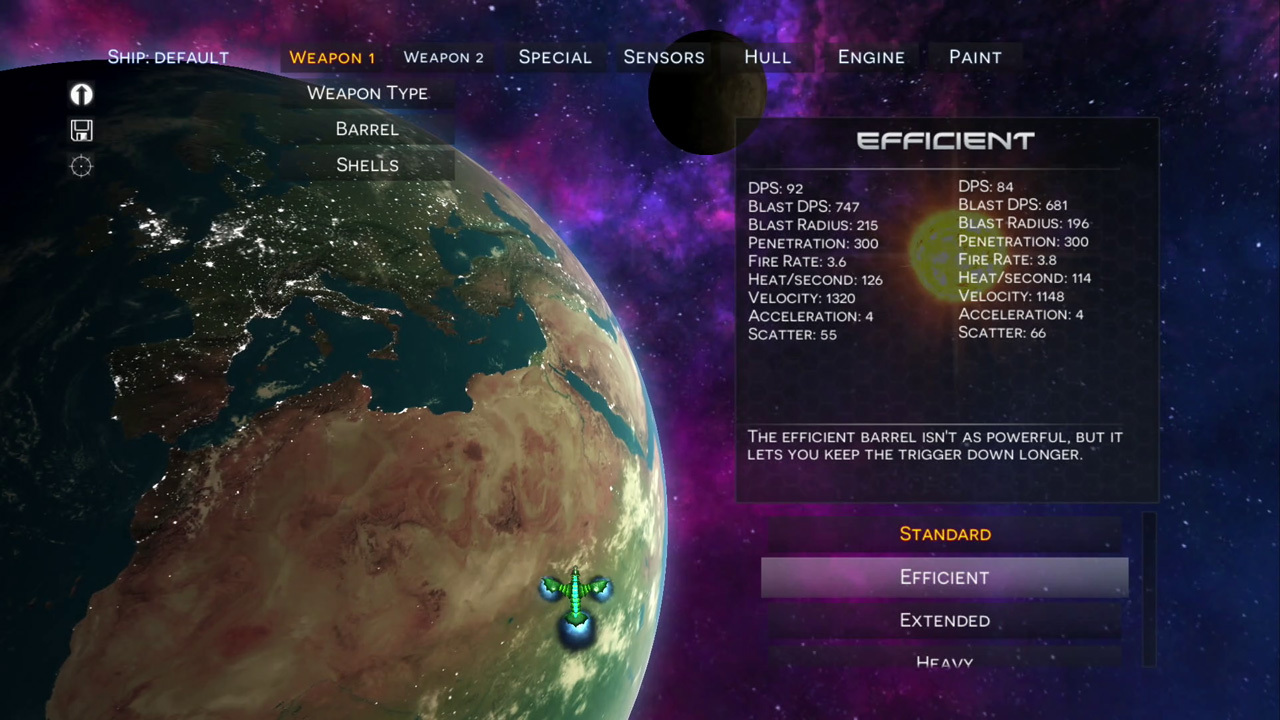Click the Ship: default label
This screenshot has height=720, width=1280.
(168, 57)
